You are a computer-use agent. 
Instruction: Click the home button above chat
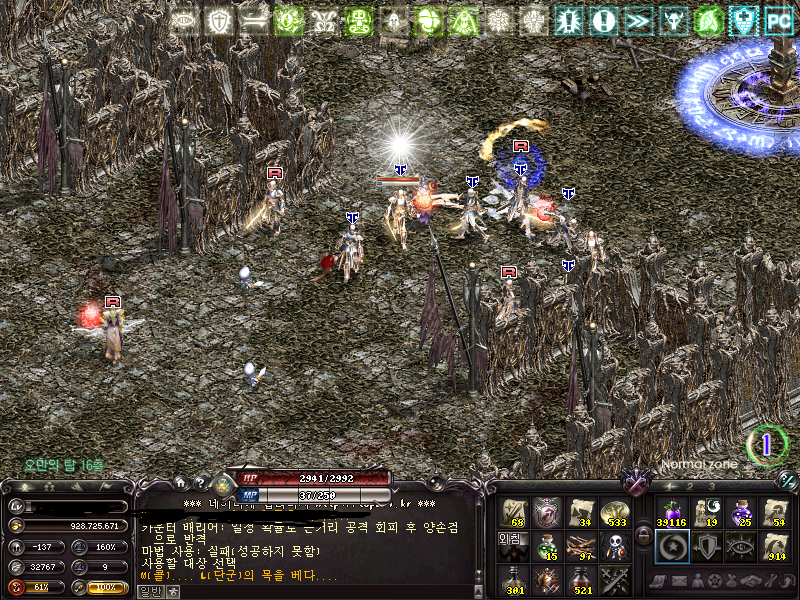coord(182,483)
